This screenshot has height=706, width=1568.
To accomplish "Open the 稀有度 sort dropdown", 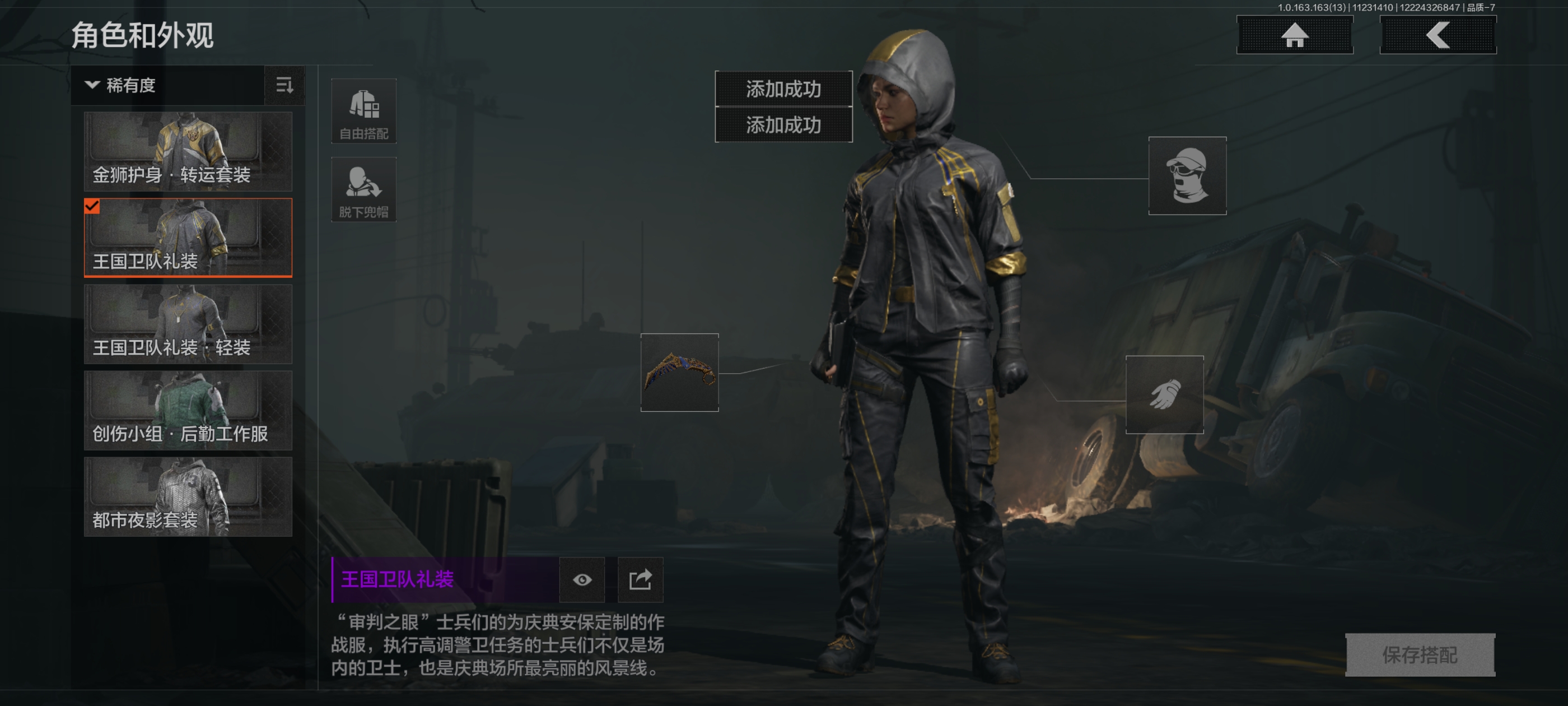I will tap(167, 85).
